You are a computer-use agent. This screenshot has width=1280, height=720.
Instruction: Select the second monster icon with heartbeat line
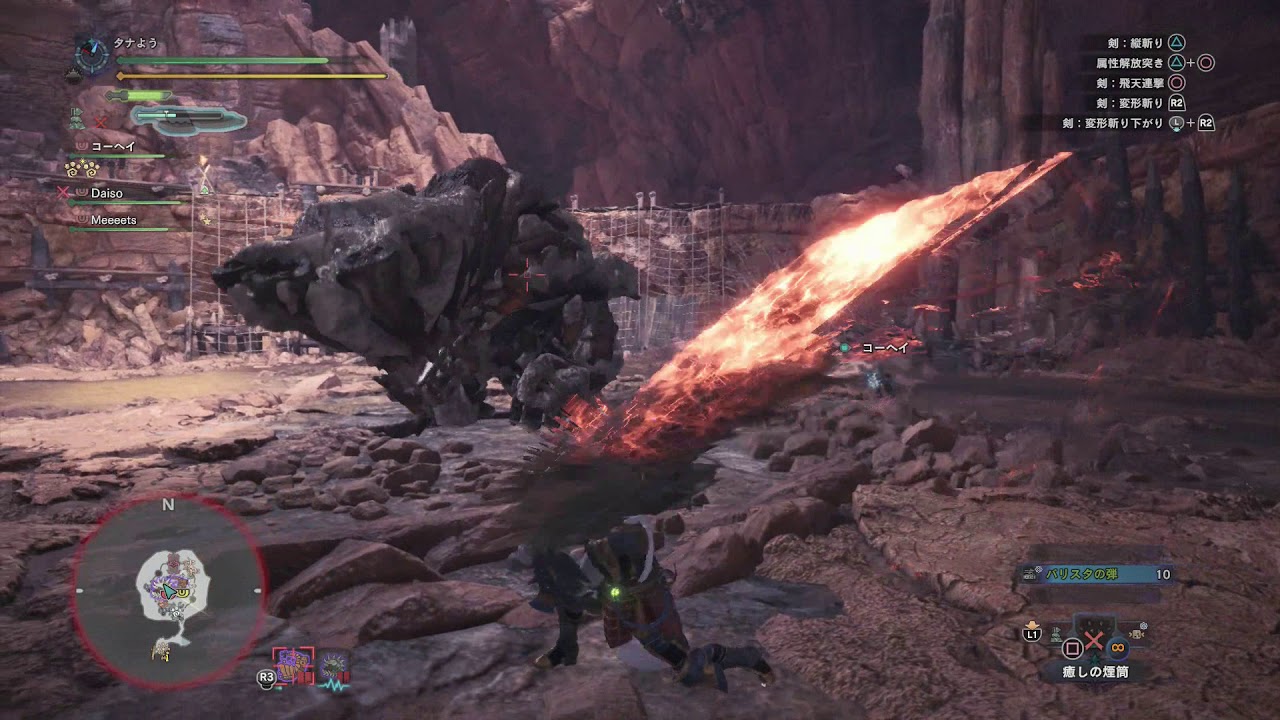(333, 666)
